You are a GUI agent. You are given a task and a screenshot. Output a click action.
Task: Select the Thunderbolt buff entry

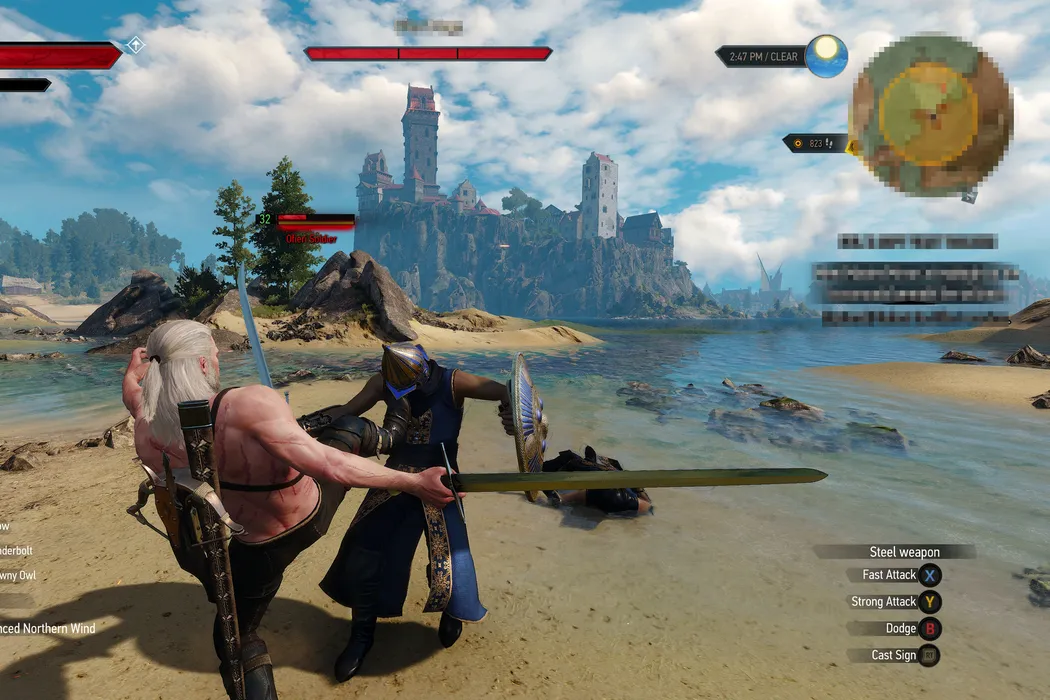pyautogui.click(x=18, y=550)
